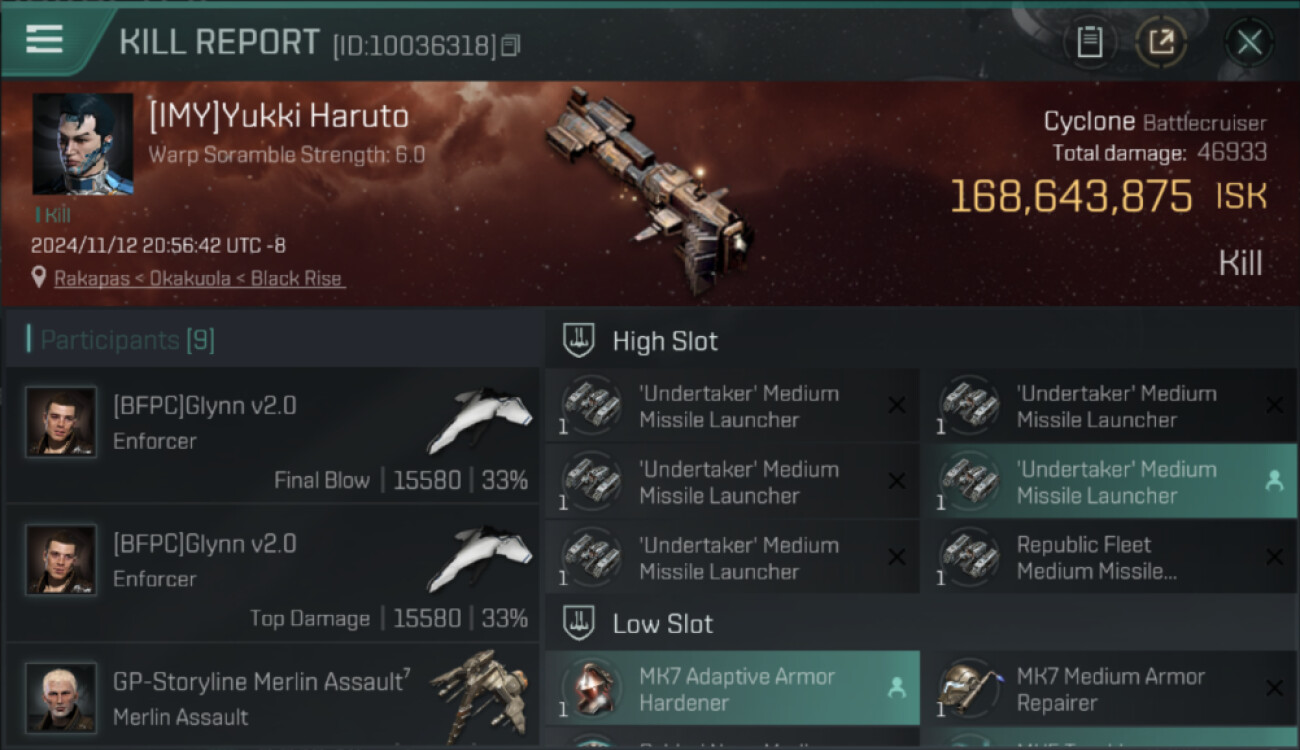Select the MK7 Medium Armor Repairer slot
This screenshot has width=1300, height=750.
coord(1108,689)
